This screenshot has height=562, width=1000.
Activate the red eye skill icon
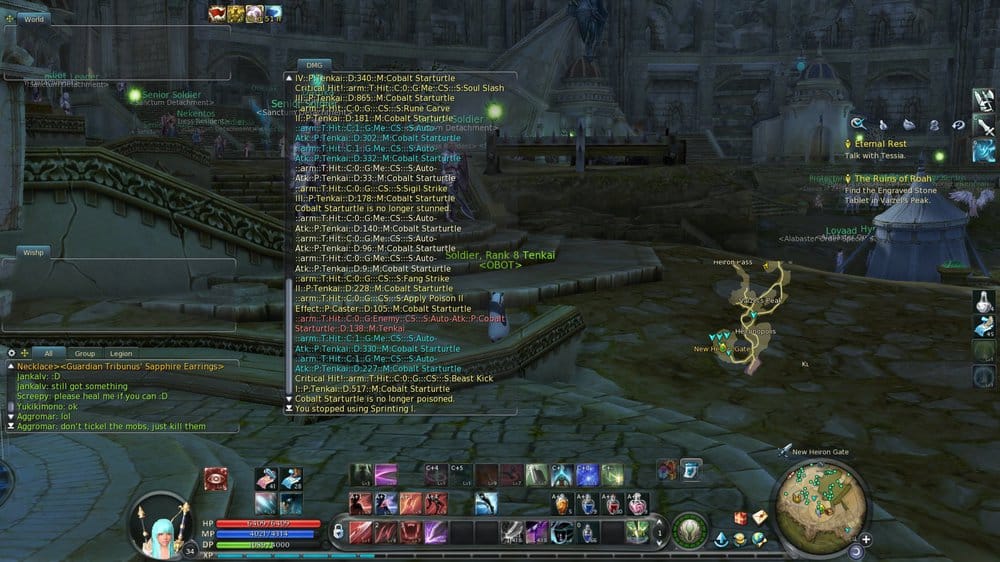tap(215, 478)
